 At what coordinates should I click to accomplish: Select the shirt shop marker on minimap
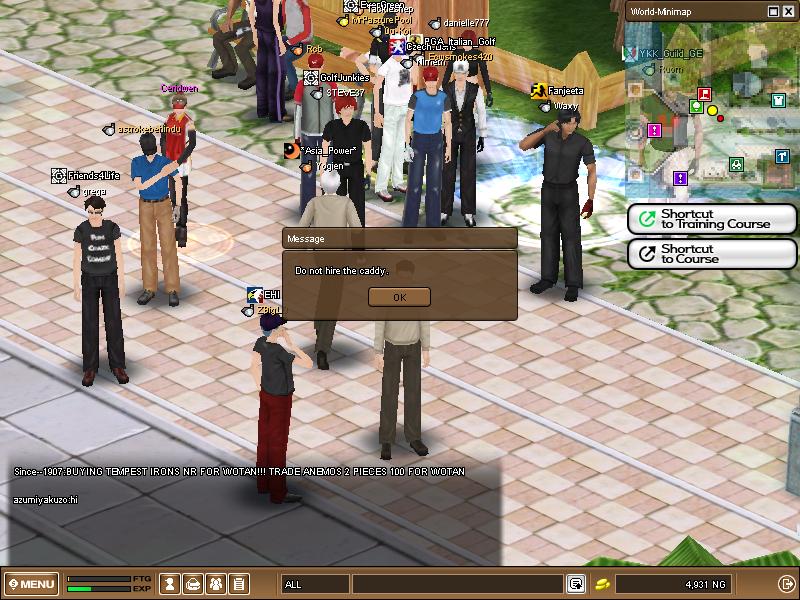coord(778,100)
